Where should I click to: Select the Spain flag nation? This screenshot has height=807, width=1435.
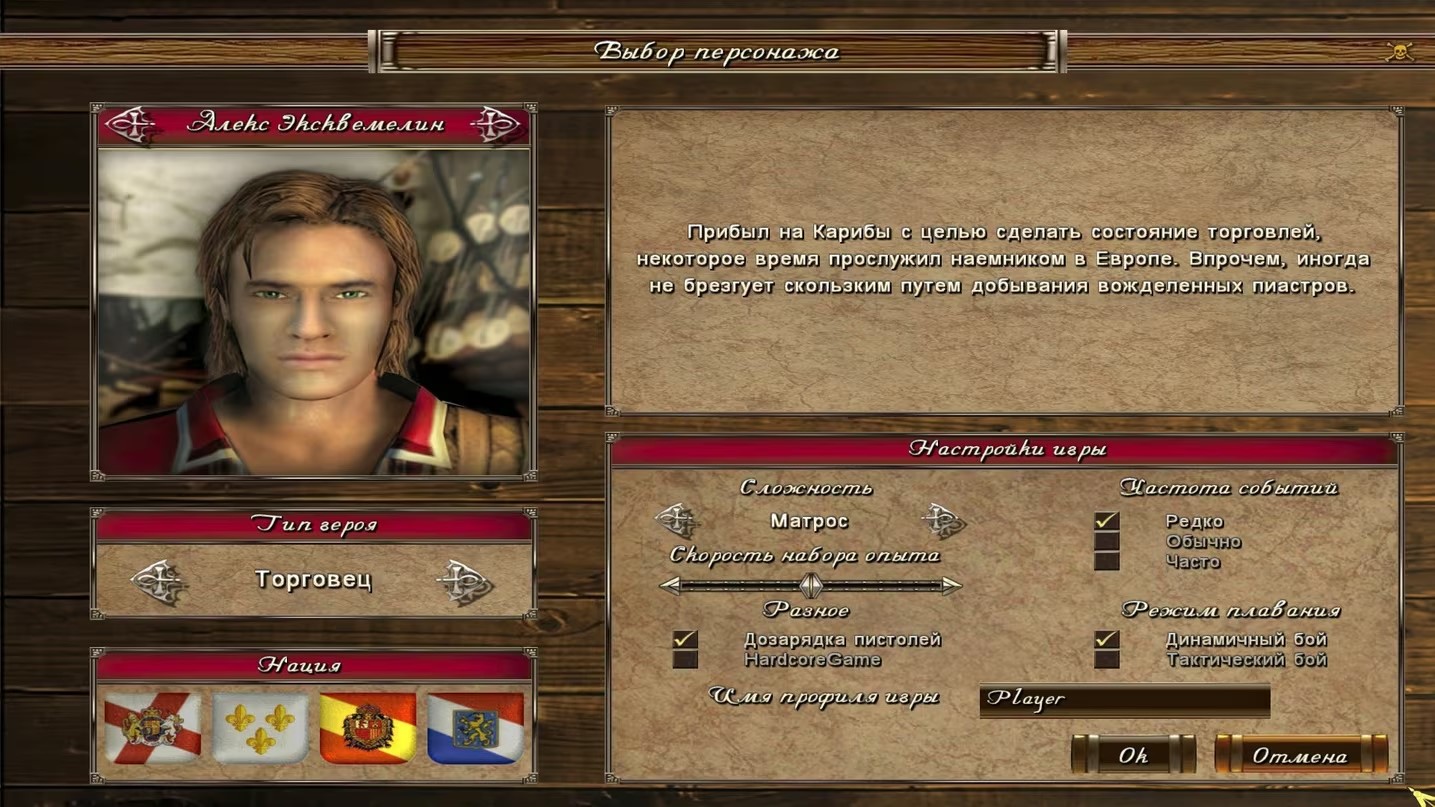368,728
